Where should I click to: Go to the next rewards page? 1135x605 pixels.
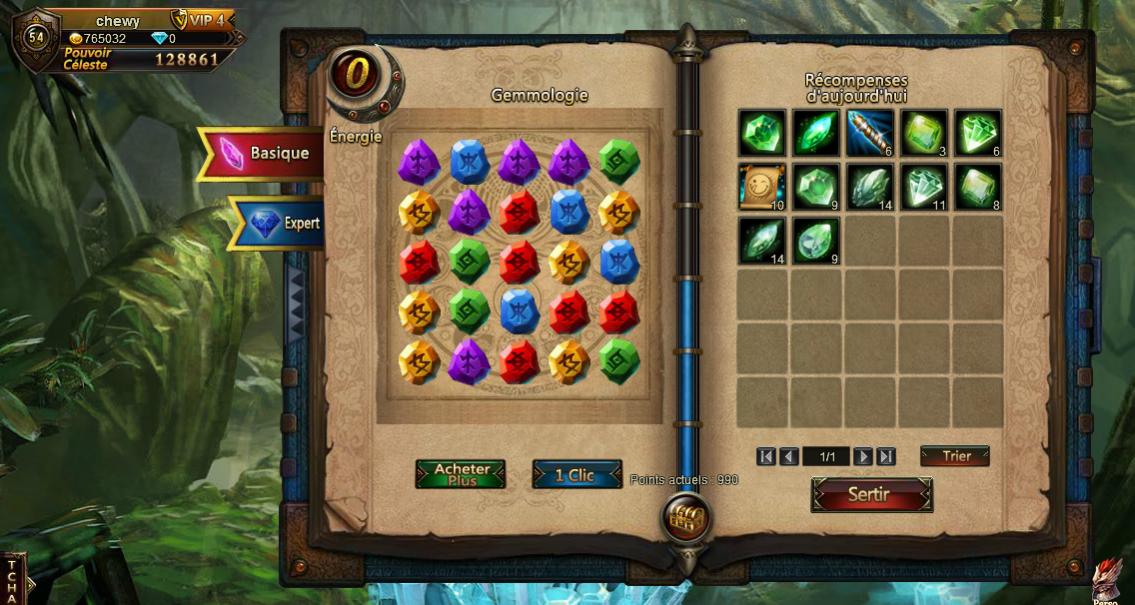coord(862,457)
